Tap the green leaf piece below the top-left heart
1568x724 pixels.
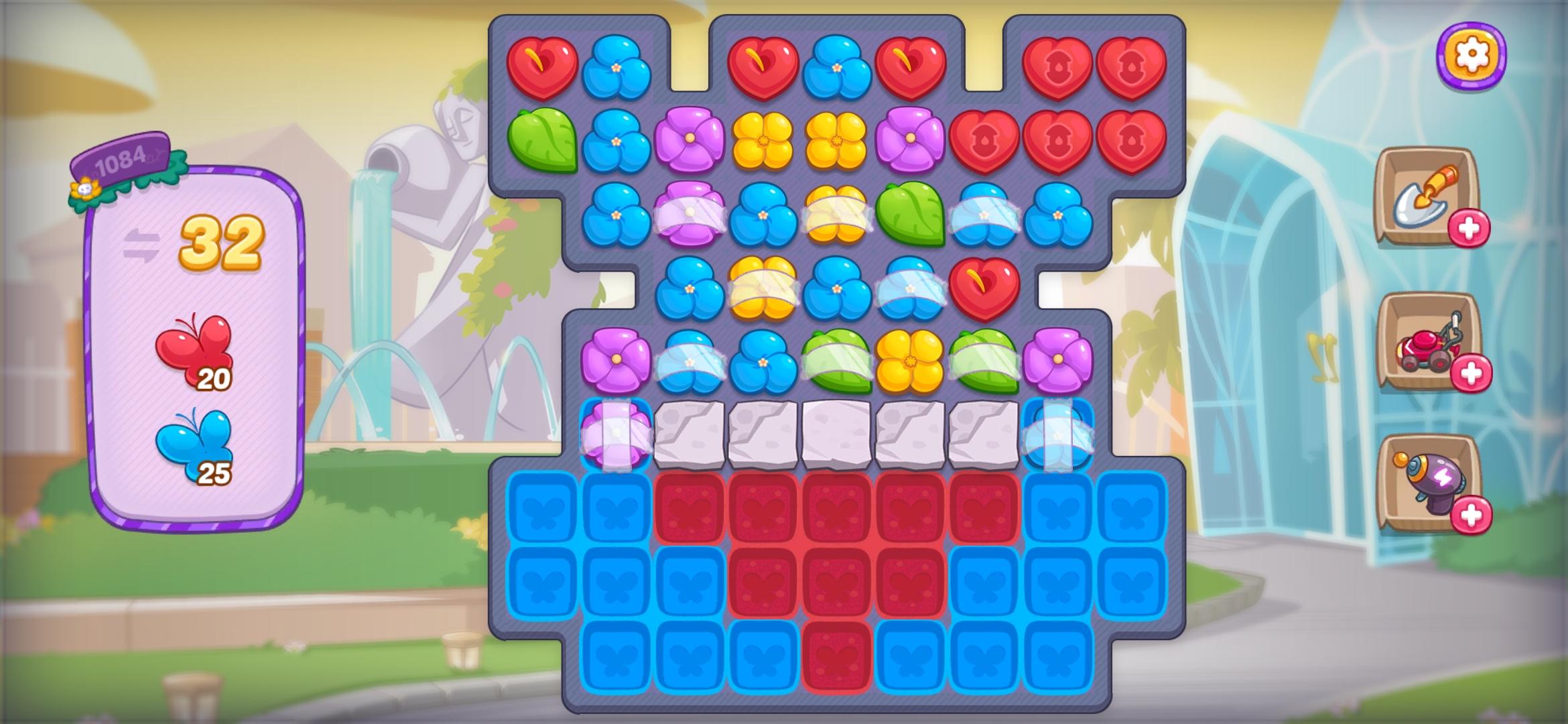[544, 141]
